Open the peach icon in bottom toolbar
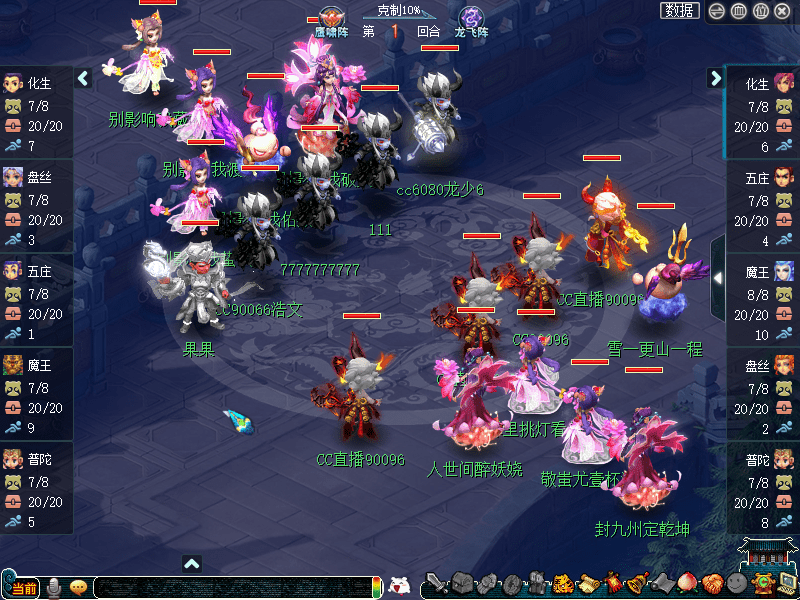The height and width of the screenshot is (600, 800). click(x=686, y=584)
